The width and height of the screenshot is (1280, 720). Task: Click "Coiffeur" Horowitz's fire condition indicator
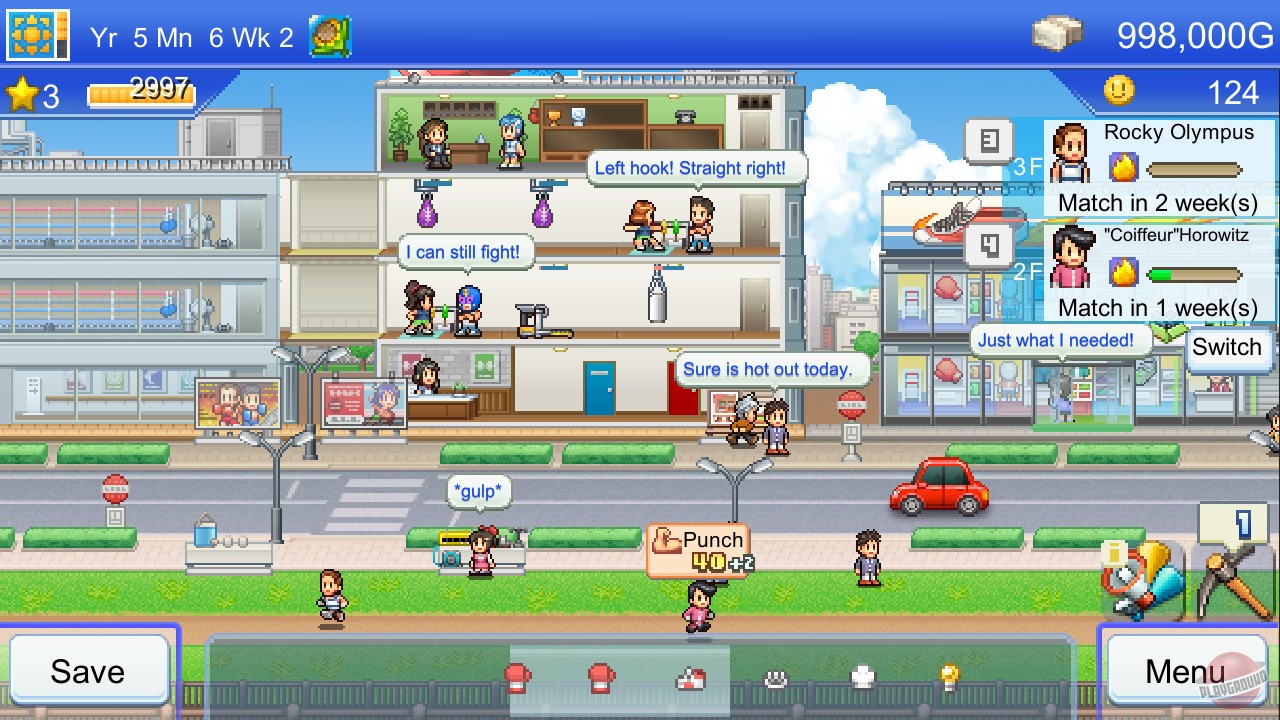1125,271
